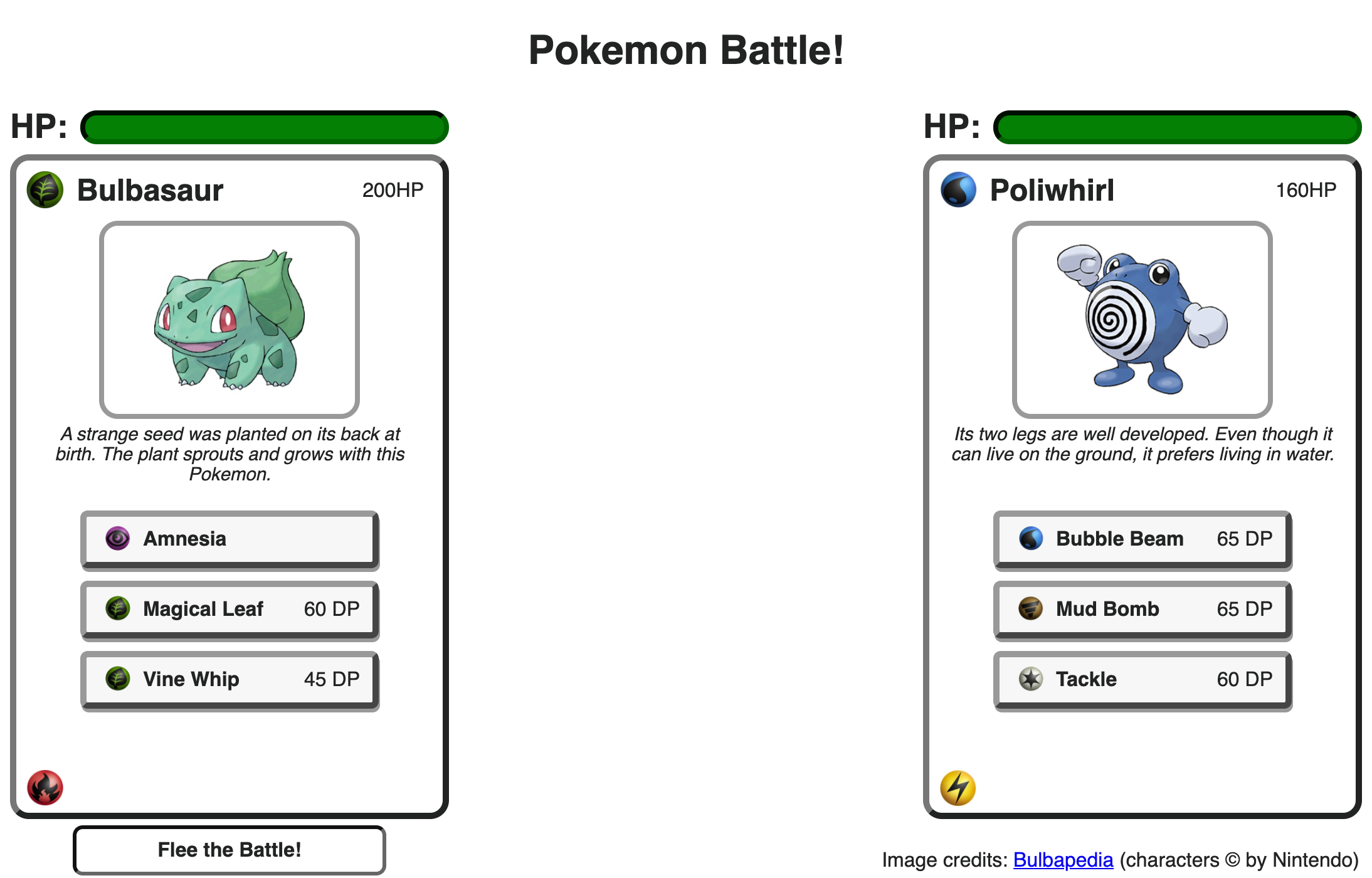Screen dimensions: 1372x878
Task: Click the Water type icon beside Poliwhirl's name
Action: point(958,190)
